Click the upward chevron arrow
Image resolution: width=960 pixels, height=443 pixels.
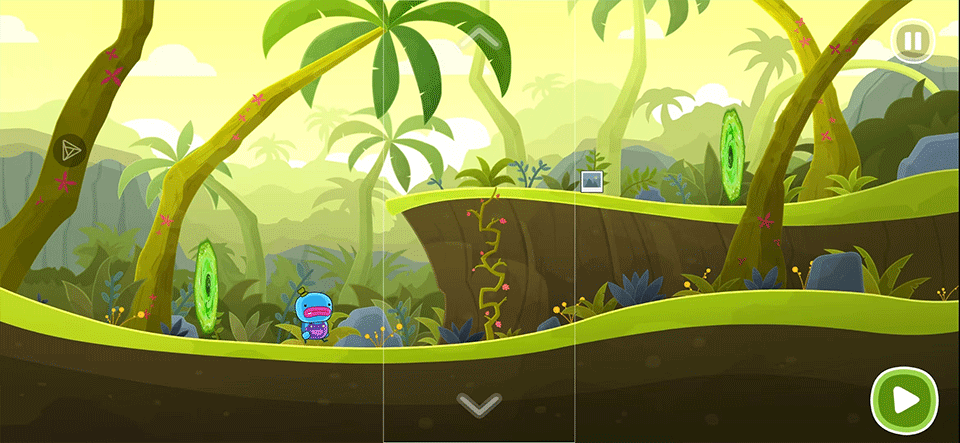pyautogui.click(x=480, y=39)
